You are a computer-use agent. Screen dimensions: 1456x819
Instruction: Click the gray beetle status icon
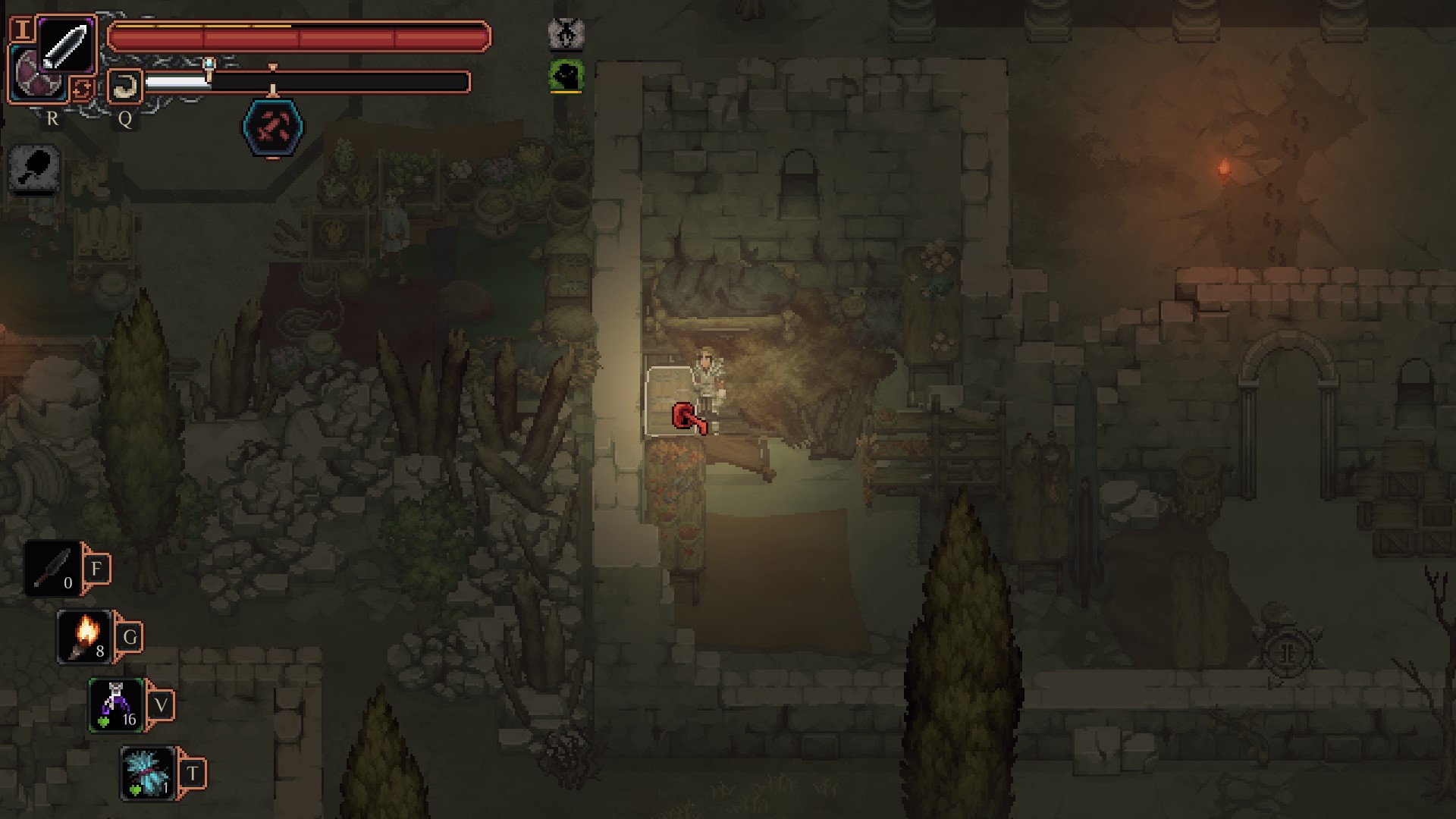click(566, 33)
